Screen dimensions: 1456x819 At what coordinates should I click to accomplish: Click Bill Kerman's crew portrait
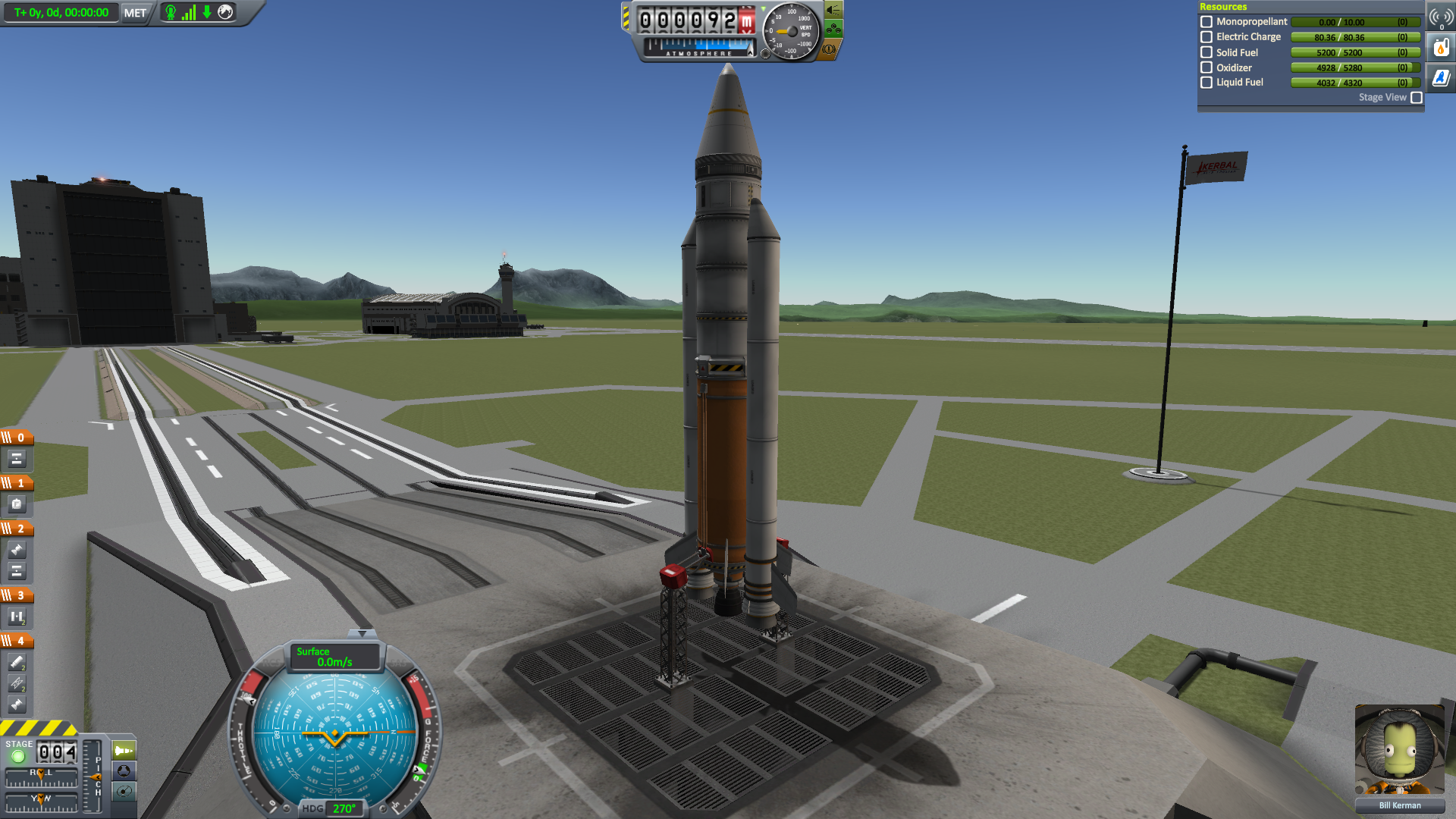[1400, 750]
